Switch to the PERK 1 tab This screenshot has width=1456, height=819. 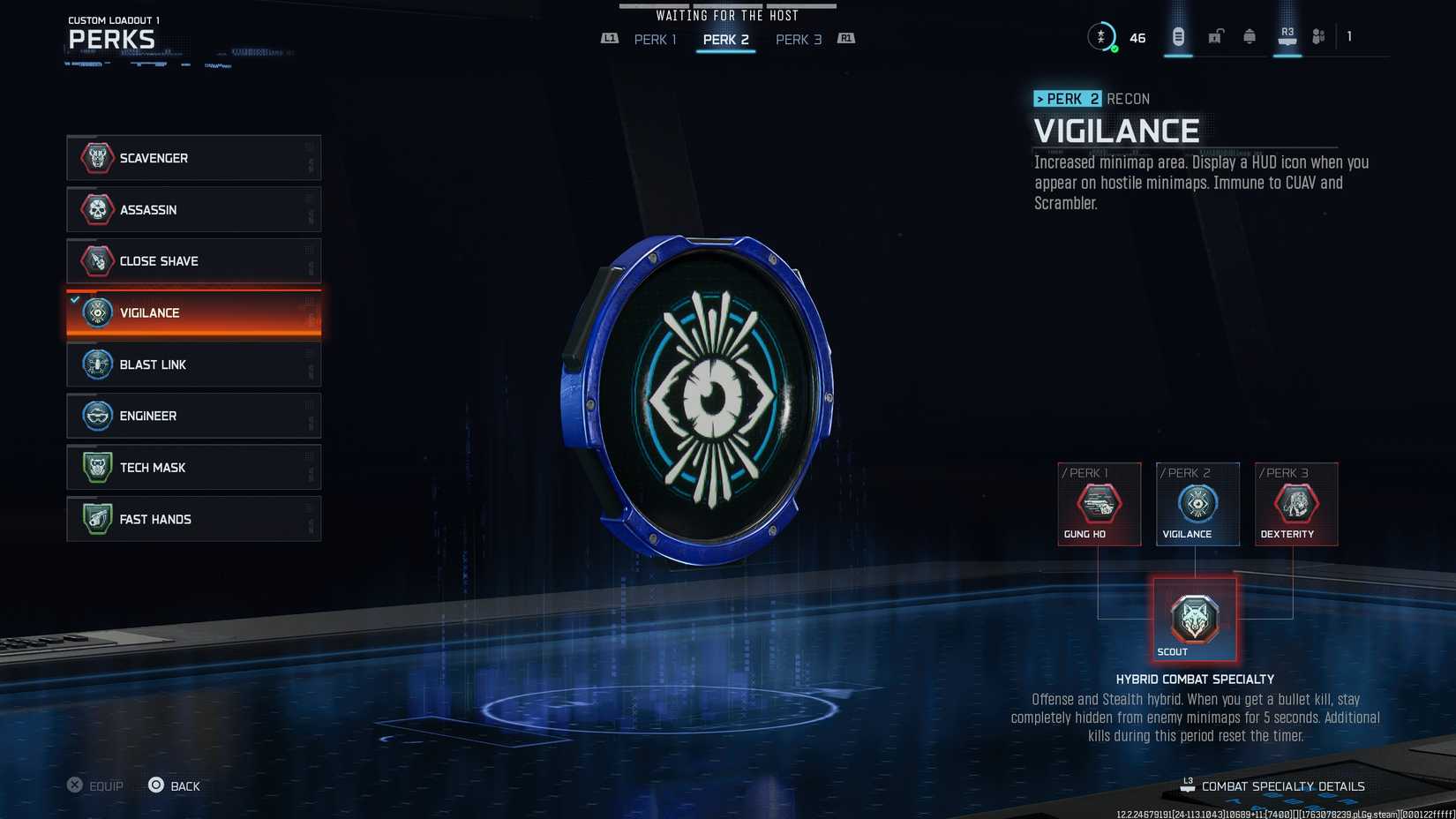pos(655,39)
